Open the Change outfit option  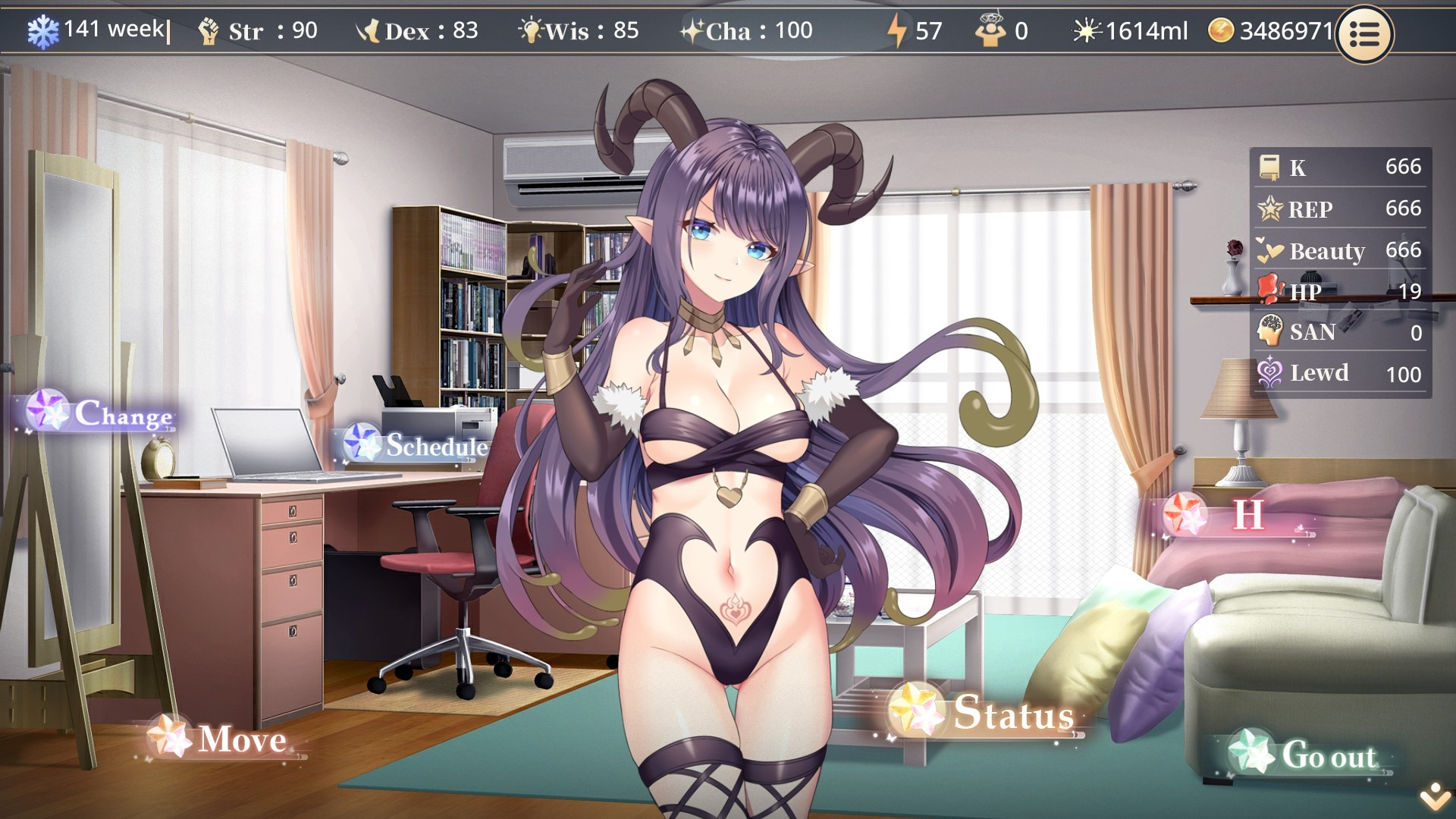pyautogui.click(x=102, y=413)
